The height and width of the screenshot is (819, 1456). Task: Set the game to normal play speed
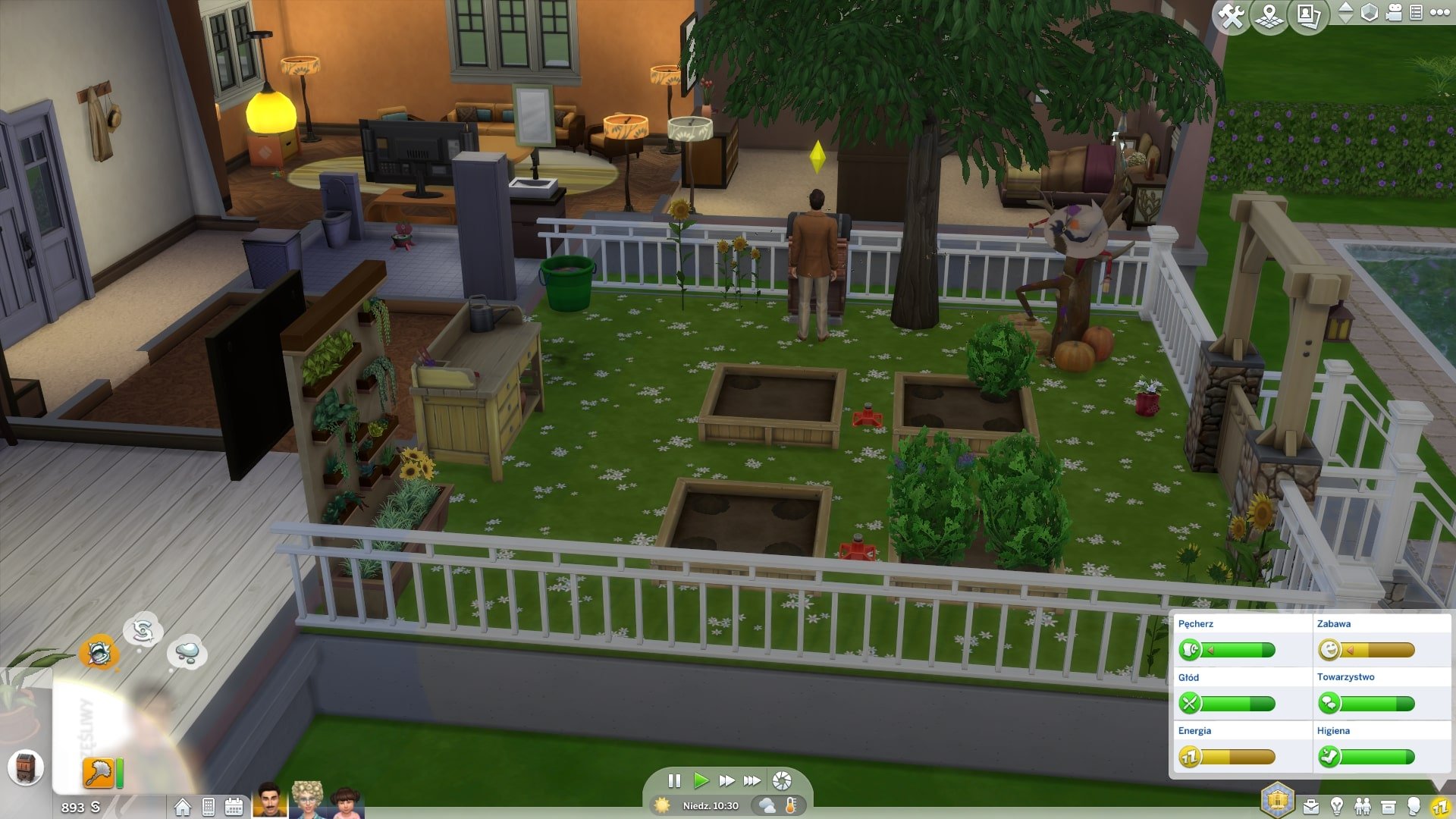click(x=701, y=780)
